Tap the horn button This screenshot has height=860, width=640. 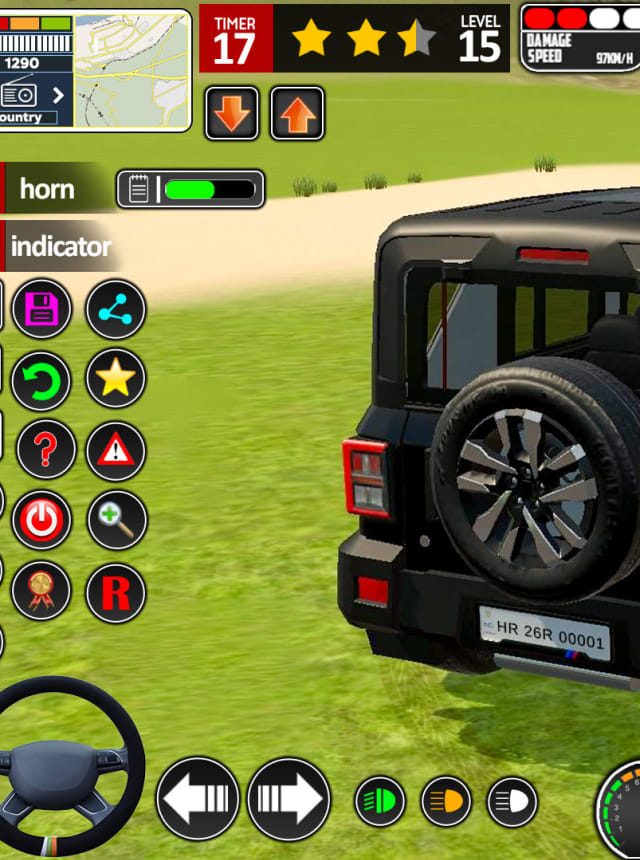50,188
